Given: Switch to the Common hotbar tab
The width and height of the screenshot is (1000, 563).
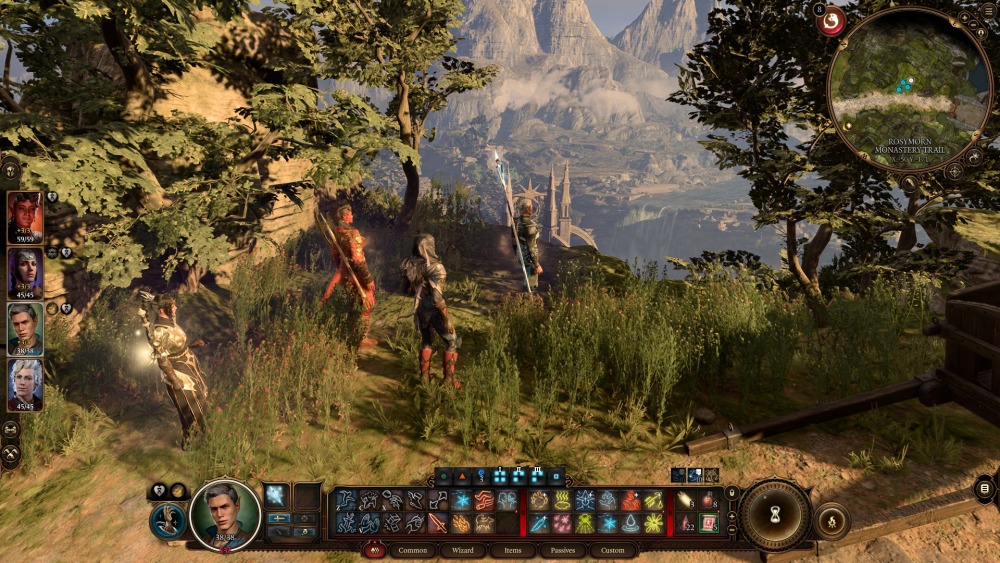Looking at the screenshot, I should pyautogui.click(x=412, y=550).
